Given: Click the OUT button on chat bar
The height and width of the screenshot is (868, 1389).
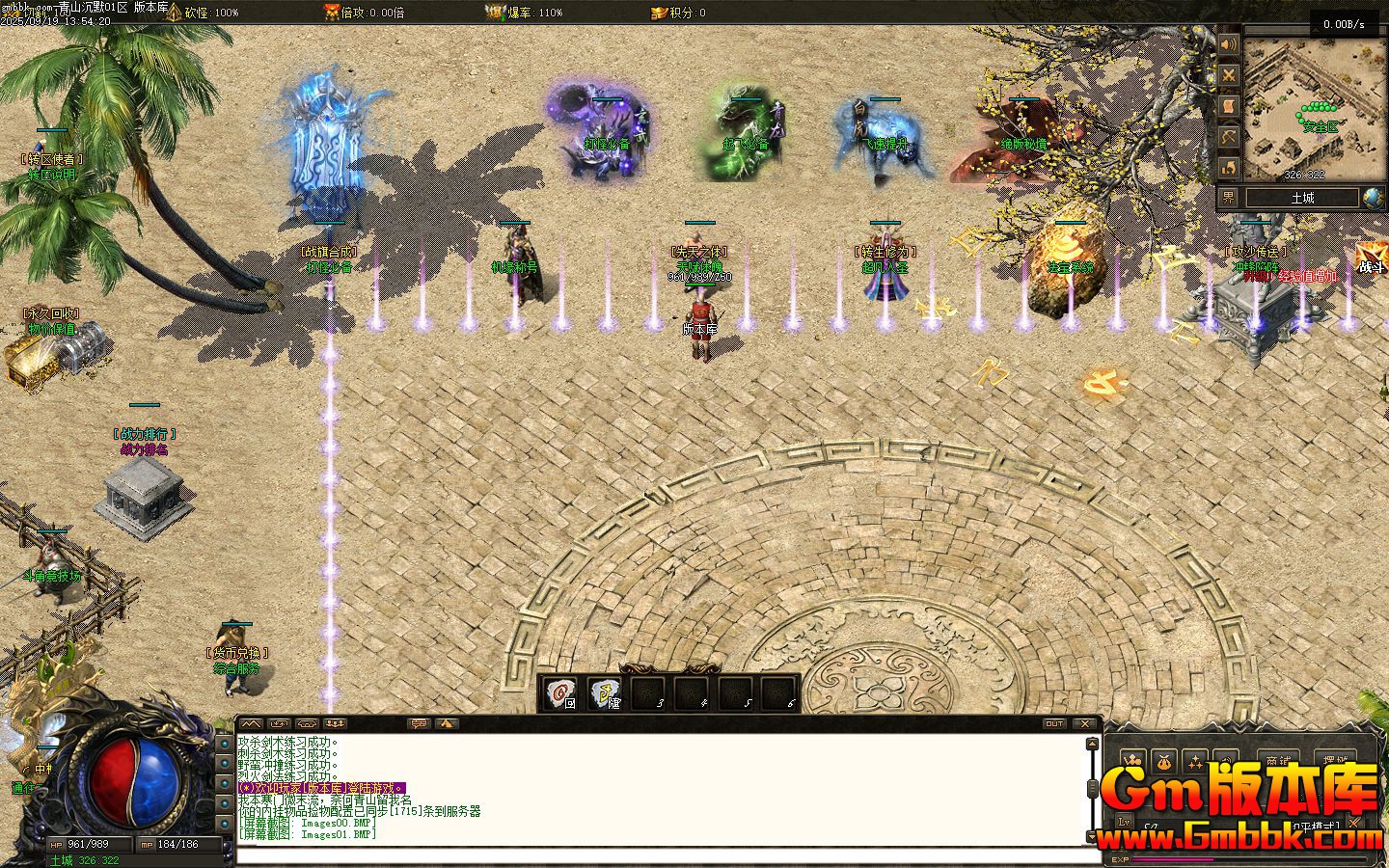Looking at the screenshot, I should coord(1054,723).
